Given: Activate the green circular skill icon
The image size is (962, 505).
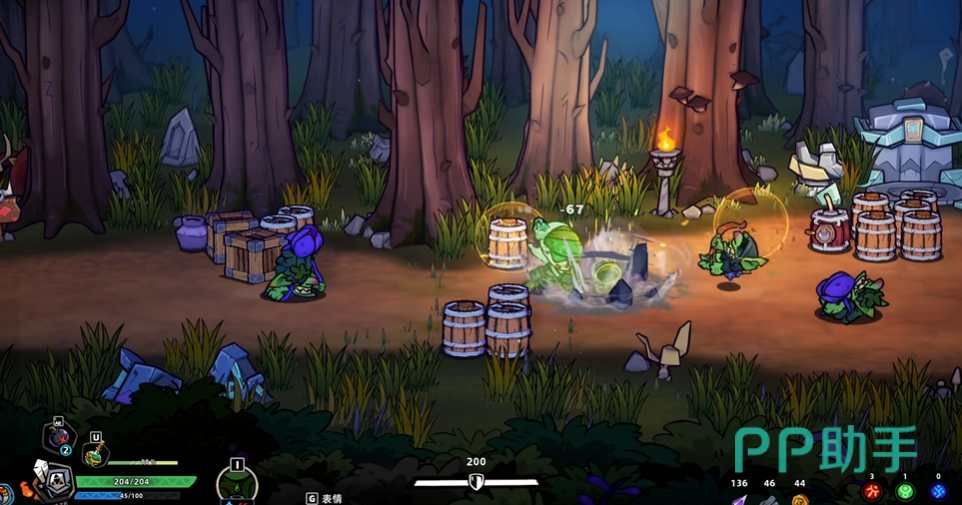Looking at the screenshot, I should pyautogui.click(x=237, y=486).
